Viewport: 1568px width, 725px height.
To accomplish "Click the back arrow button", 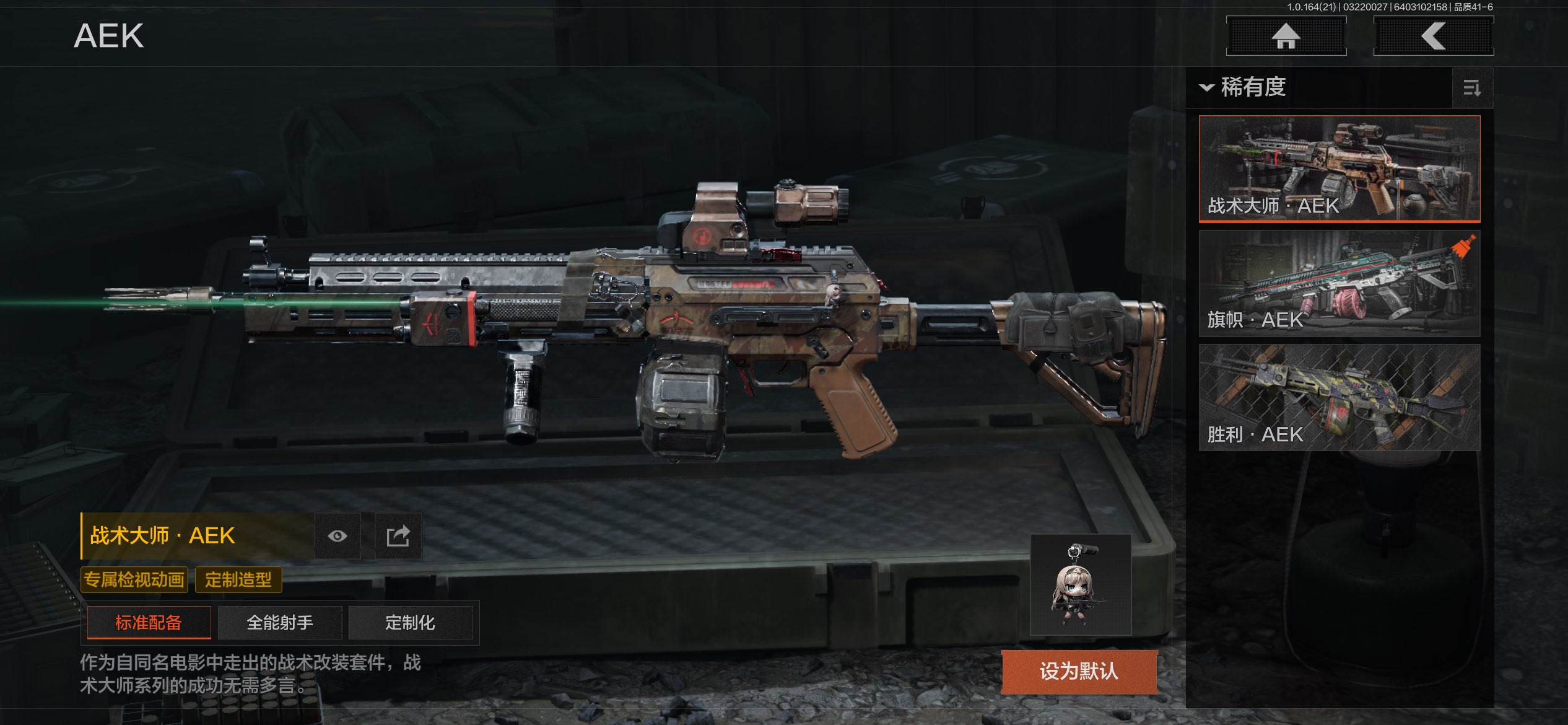I will [x=1433, y=36].
